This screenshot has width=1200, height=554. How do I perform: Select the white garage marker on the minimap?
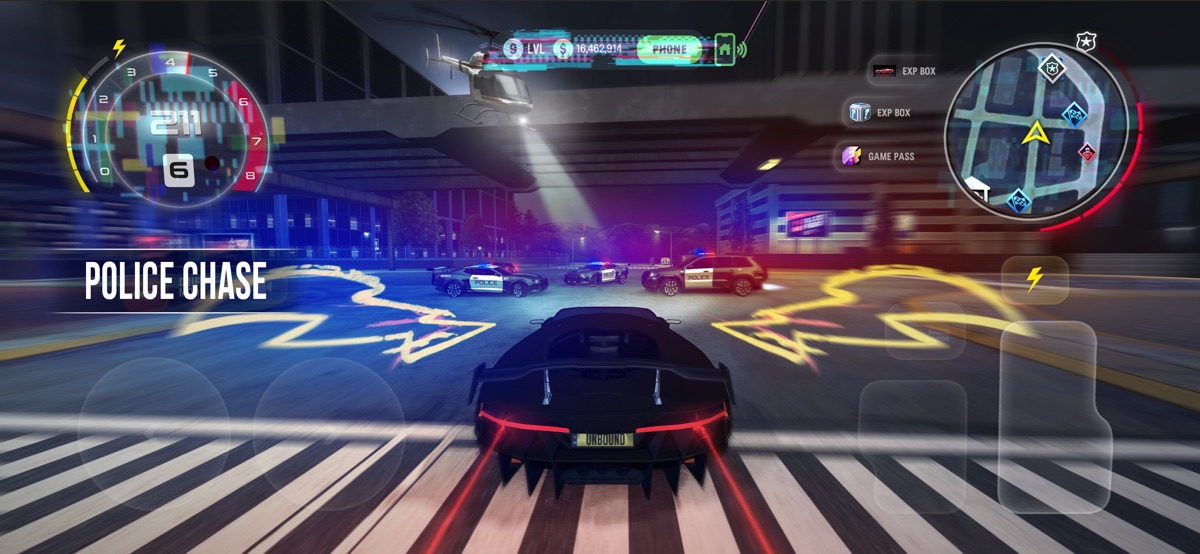click(x=977, y=186)
